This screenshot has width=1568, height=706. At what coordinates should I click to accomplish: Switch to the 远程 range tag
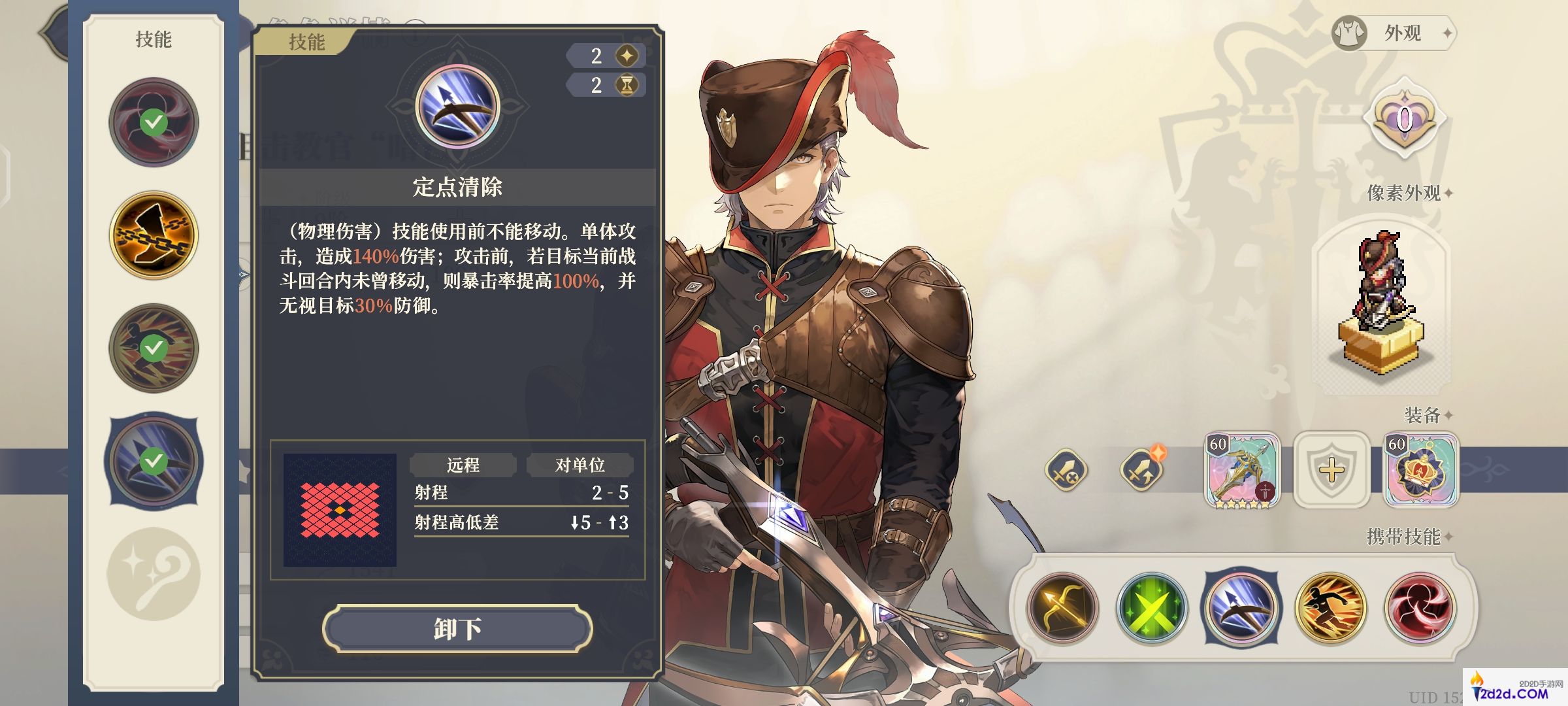click(462, 465)
